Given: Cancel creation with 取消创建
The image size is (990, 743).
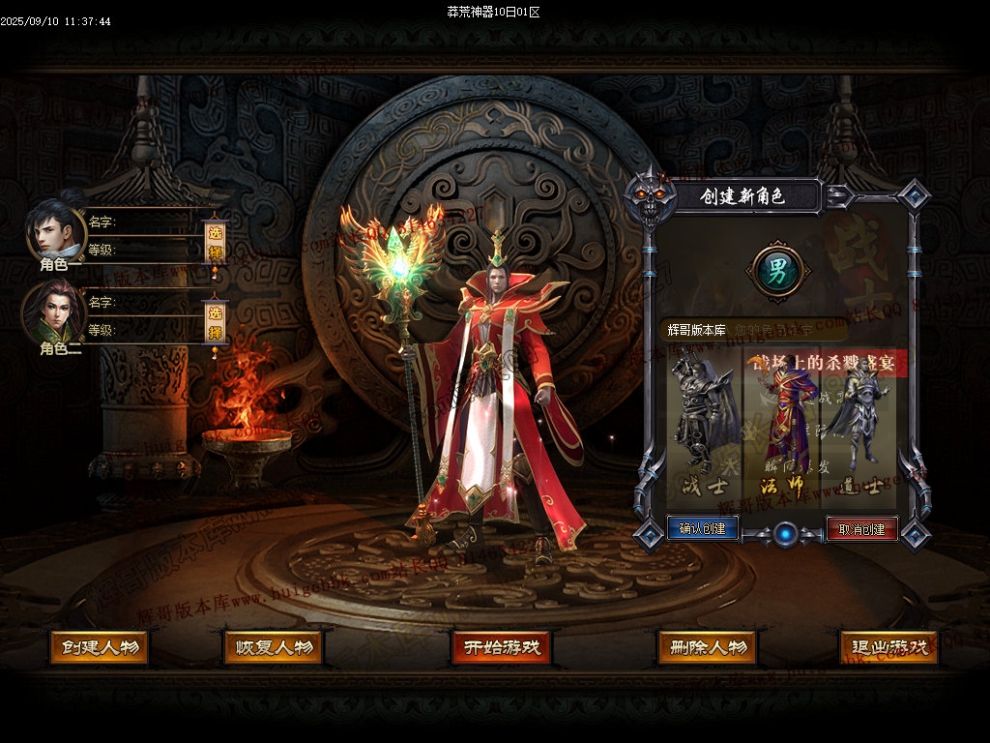Looking at the screenshot, I should coord(861,528).
